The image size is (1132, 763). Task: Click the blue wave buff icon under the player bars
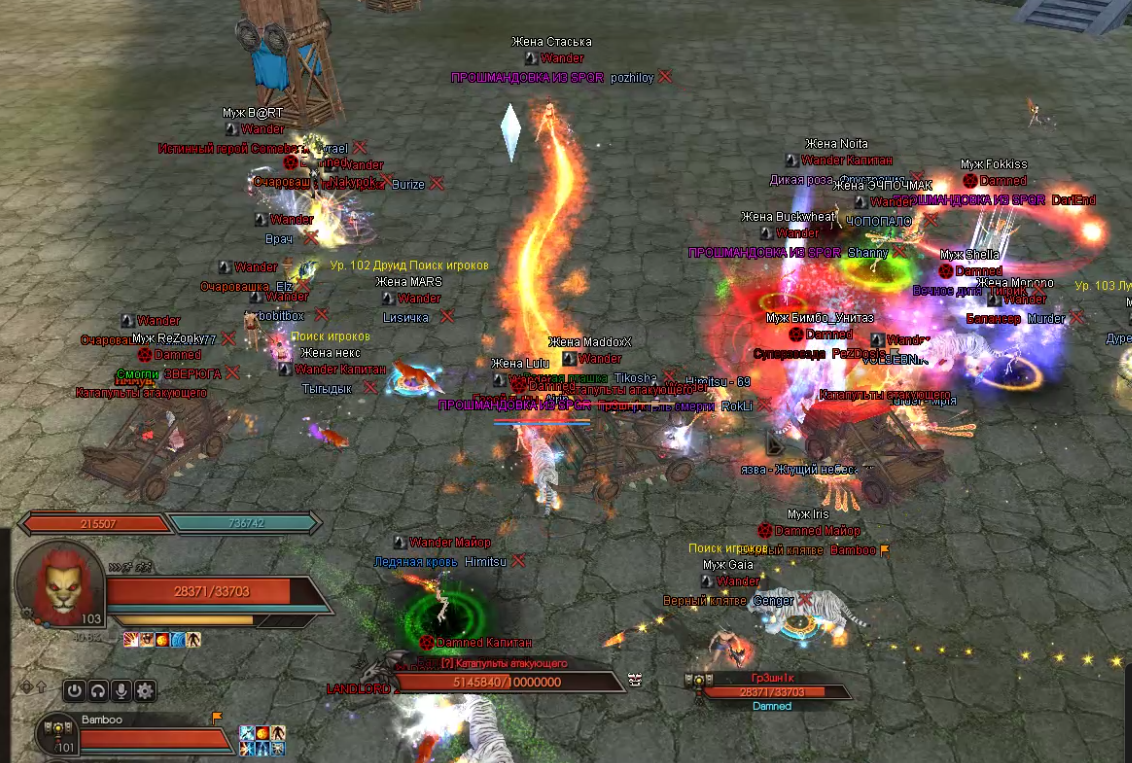pyautogui.click(x=178, y=639)
